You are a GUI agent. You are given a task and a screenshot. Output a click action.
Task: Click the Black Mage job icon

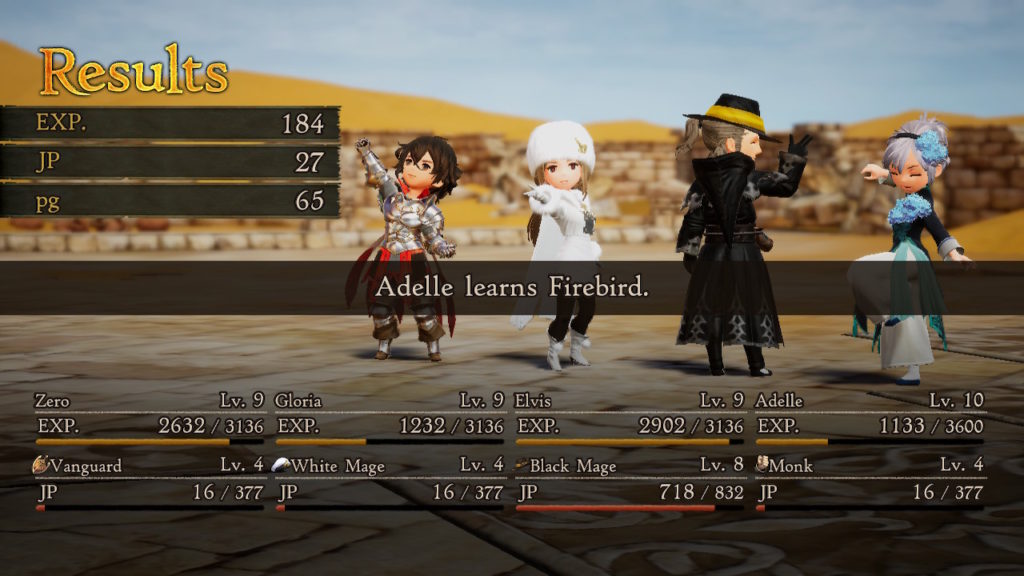tap(521, 465)
